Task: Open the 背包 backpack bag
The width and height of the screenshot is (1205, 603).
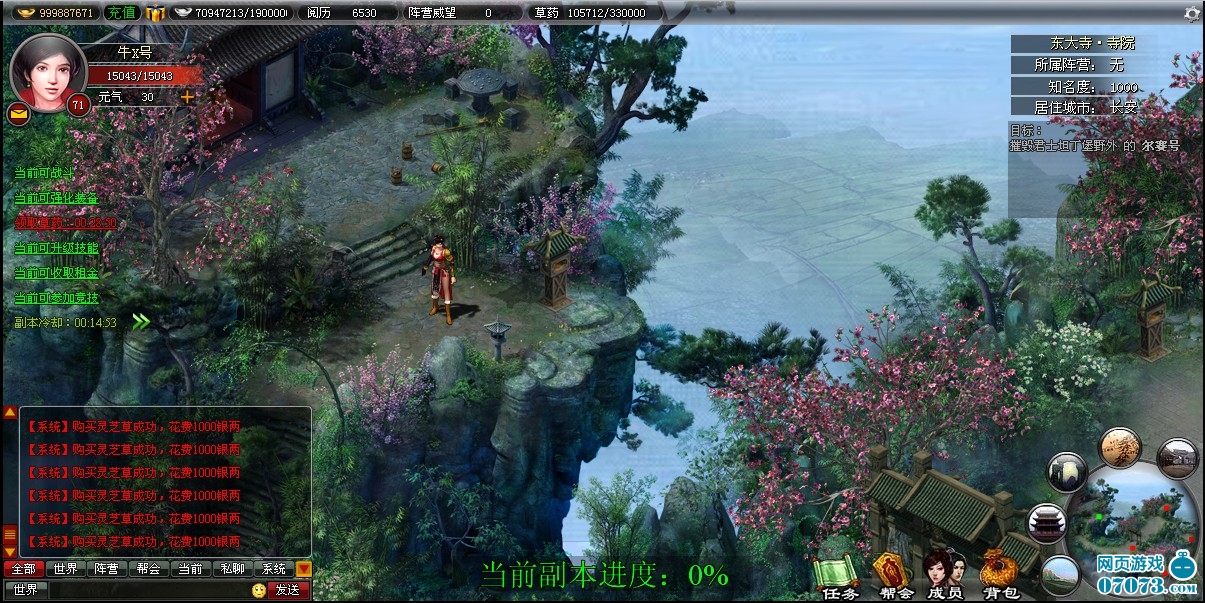Action: pyautogui.click(x=998, y=578)
